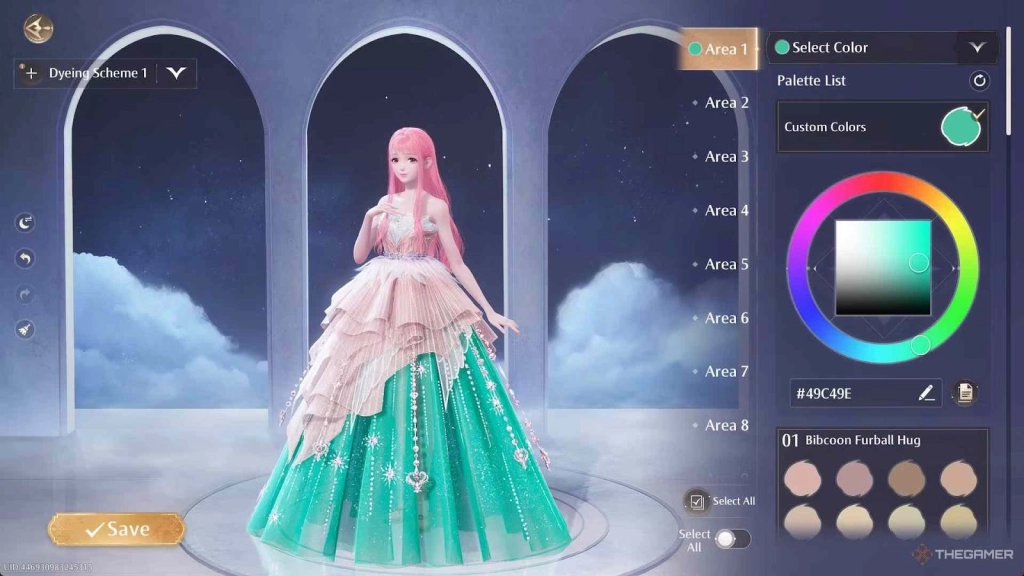The image size is (1024, 576).
Task: Choose Area 3 for dyeing
Action: pyautogui.click(x=726, y=157)
